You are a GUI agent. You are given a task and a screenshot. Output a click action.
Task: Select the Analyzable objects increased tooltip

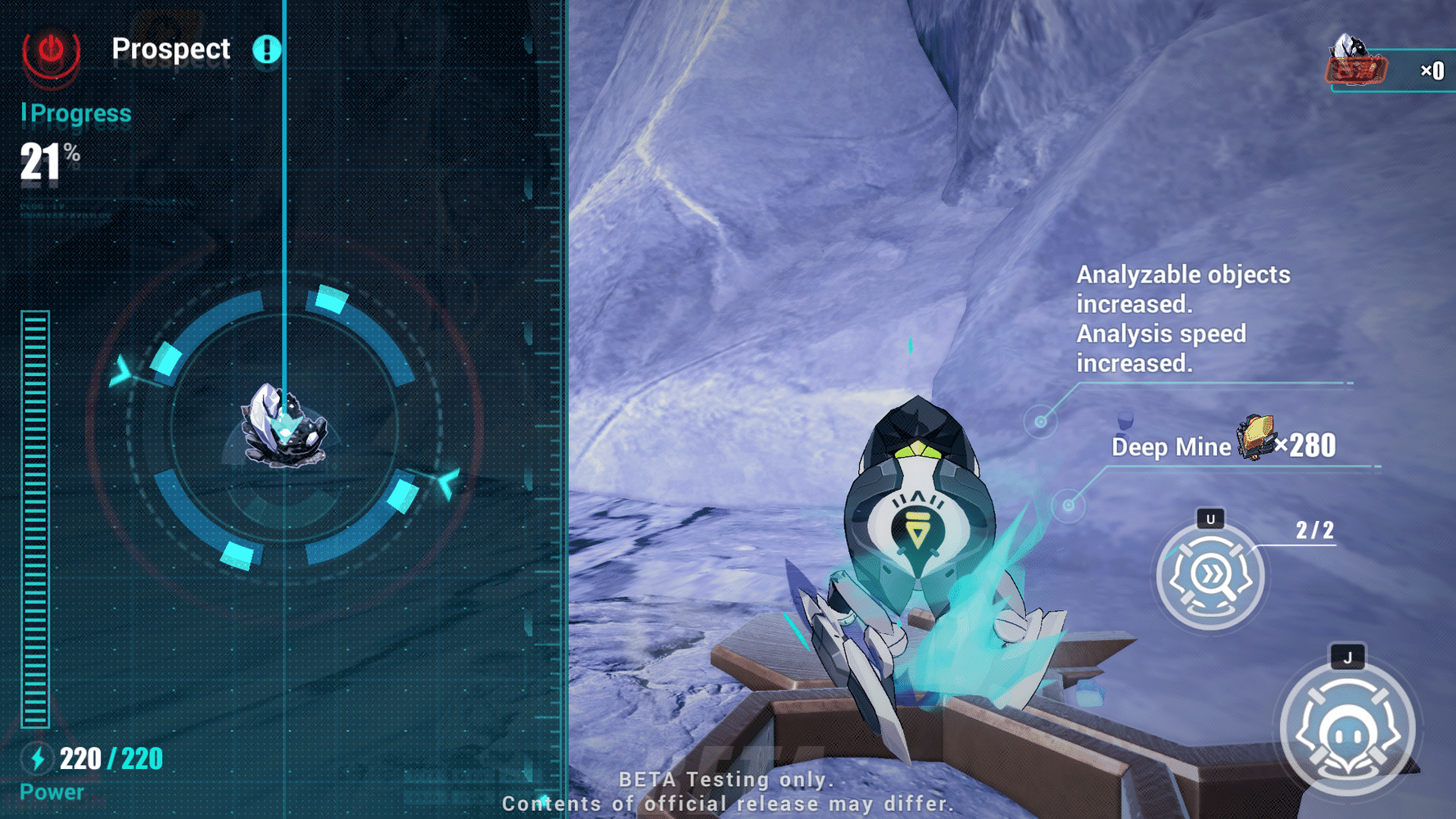pyautogui.click(x=1182, y=288)
